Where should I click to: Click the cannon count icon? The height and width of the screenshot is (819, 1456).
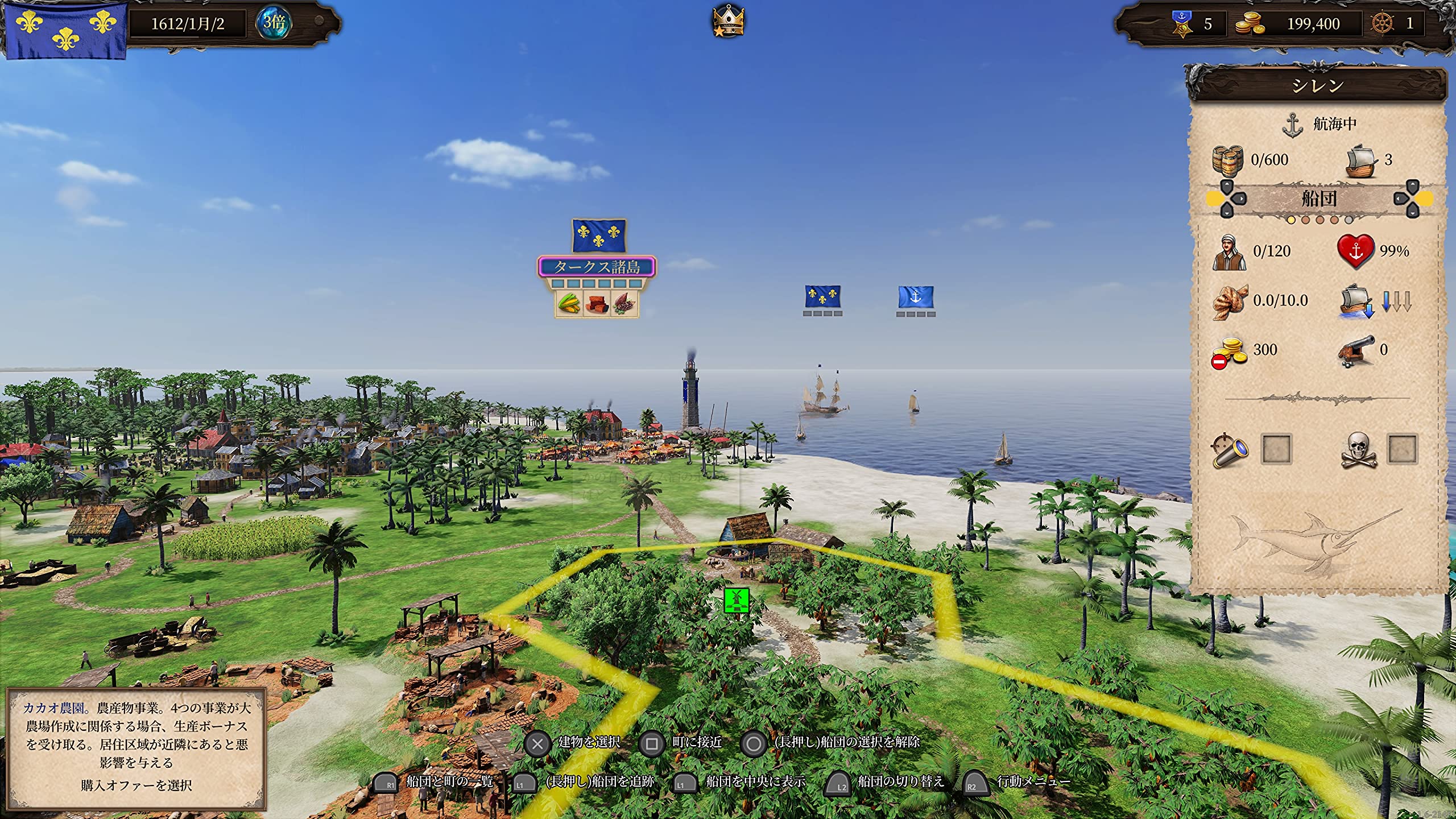coord(1355,350)
